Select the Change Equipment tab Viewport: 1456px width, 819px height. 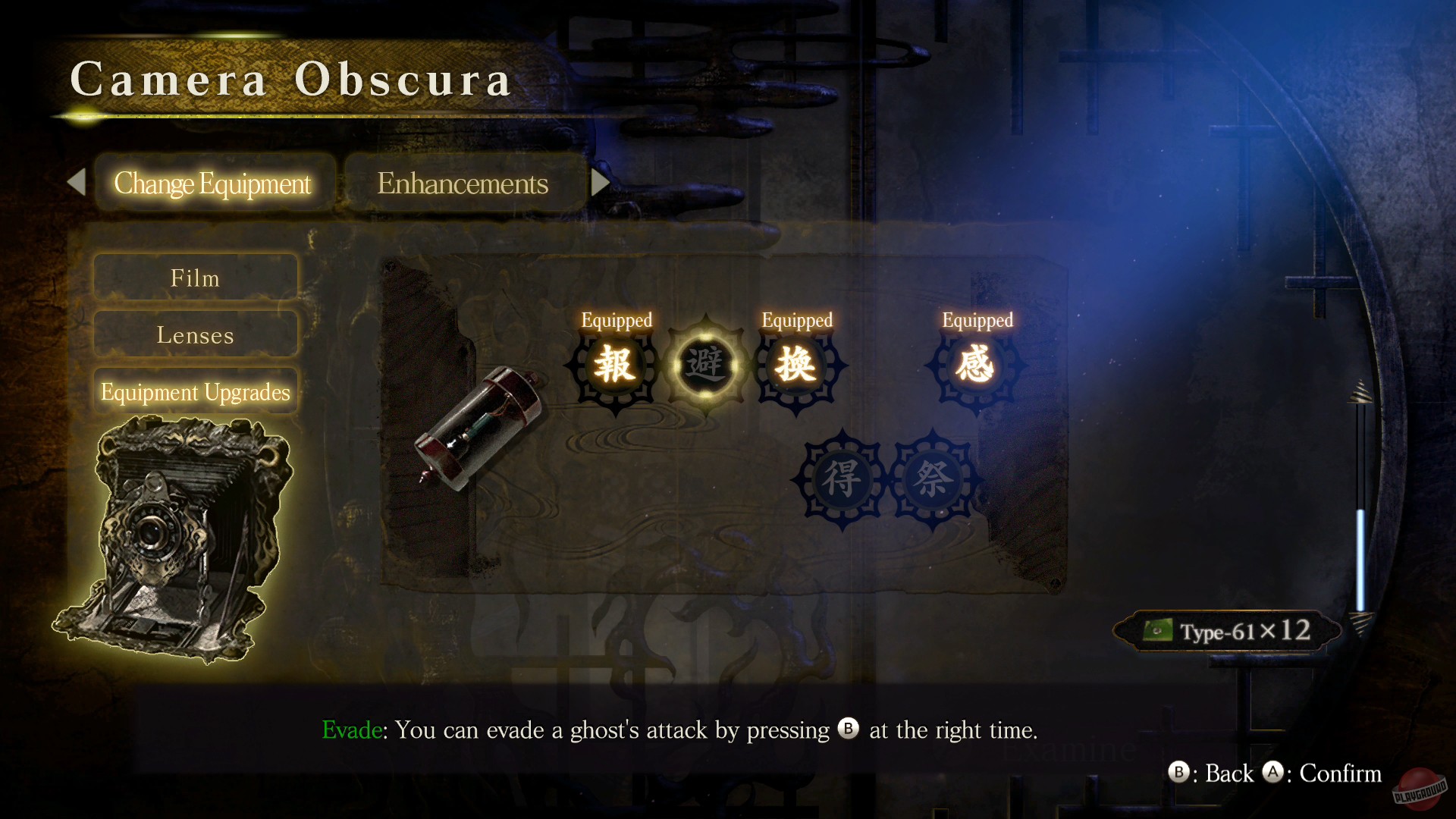(213, 183)
